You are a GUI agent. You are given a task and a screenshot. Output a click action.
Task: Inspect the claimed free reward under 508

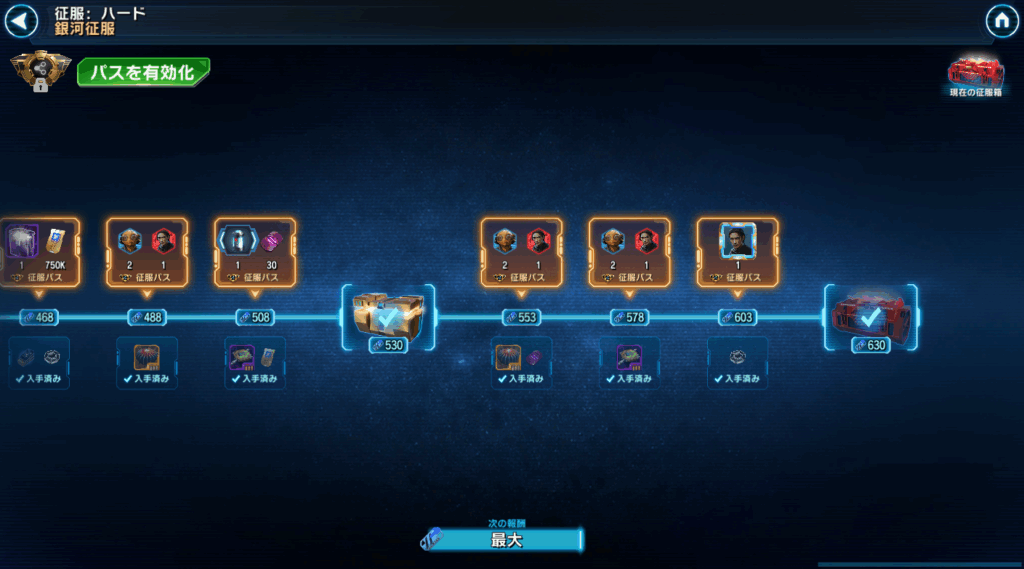coord(255,362)
